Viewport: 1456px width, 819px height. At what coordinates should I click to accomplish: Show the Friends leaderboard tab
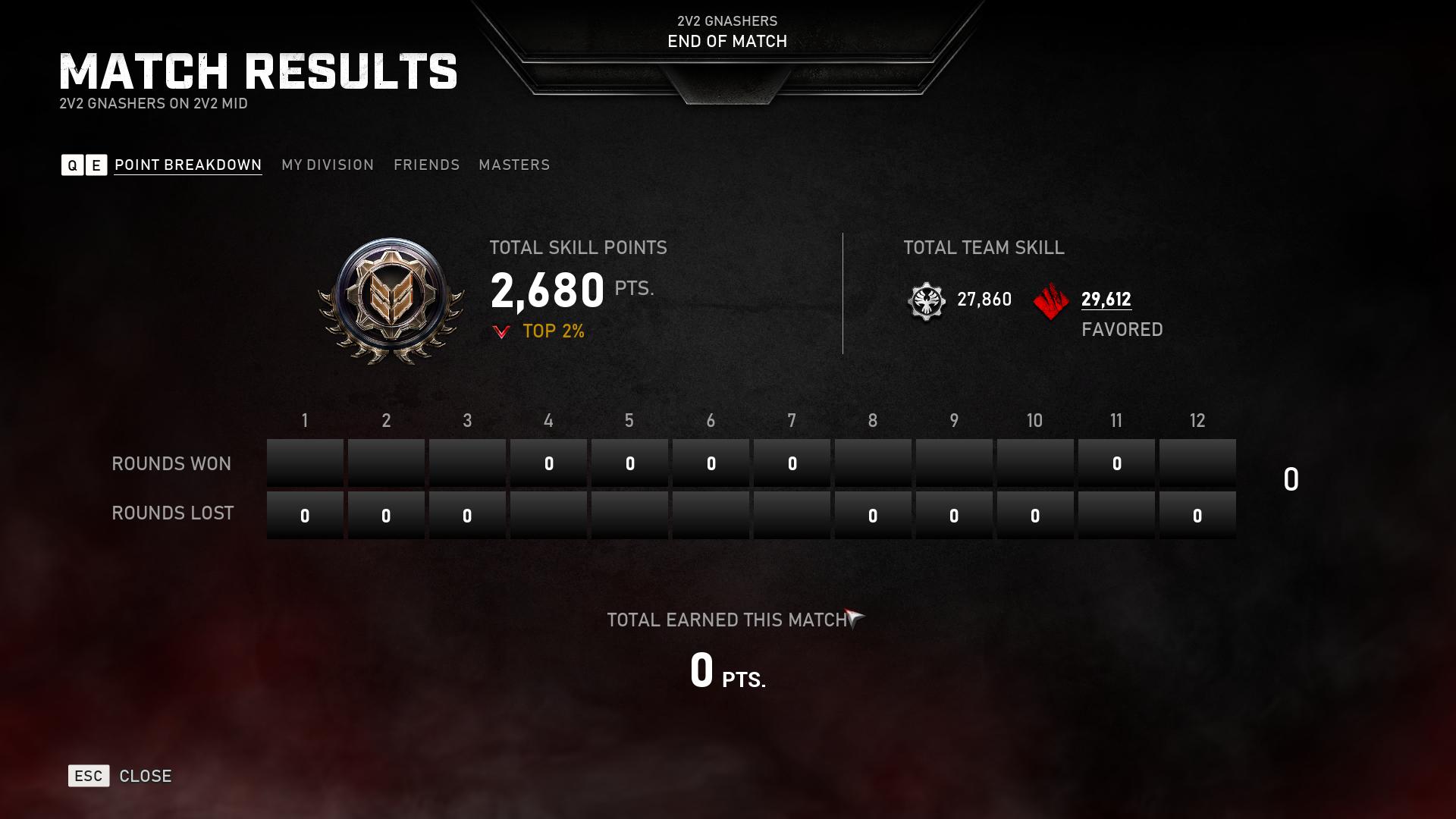(x=426, y=165)
